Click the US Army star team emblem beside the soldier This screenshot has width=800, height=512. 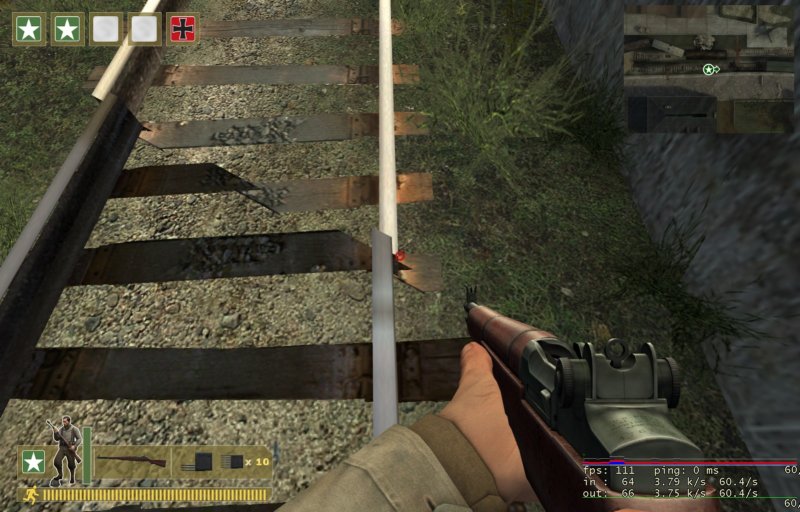pyautogui.click(x=33, y=462)
